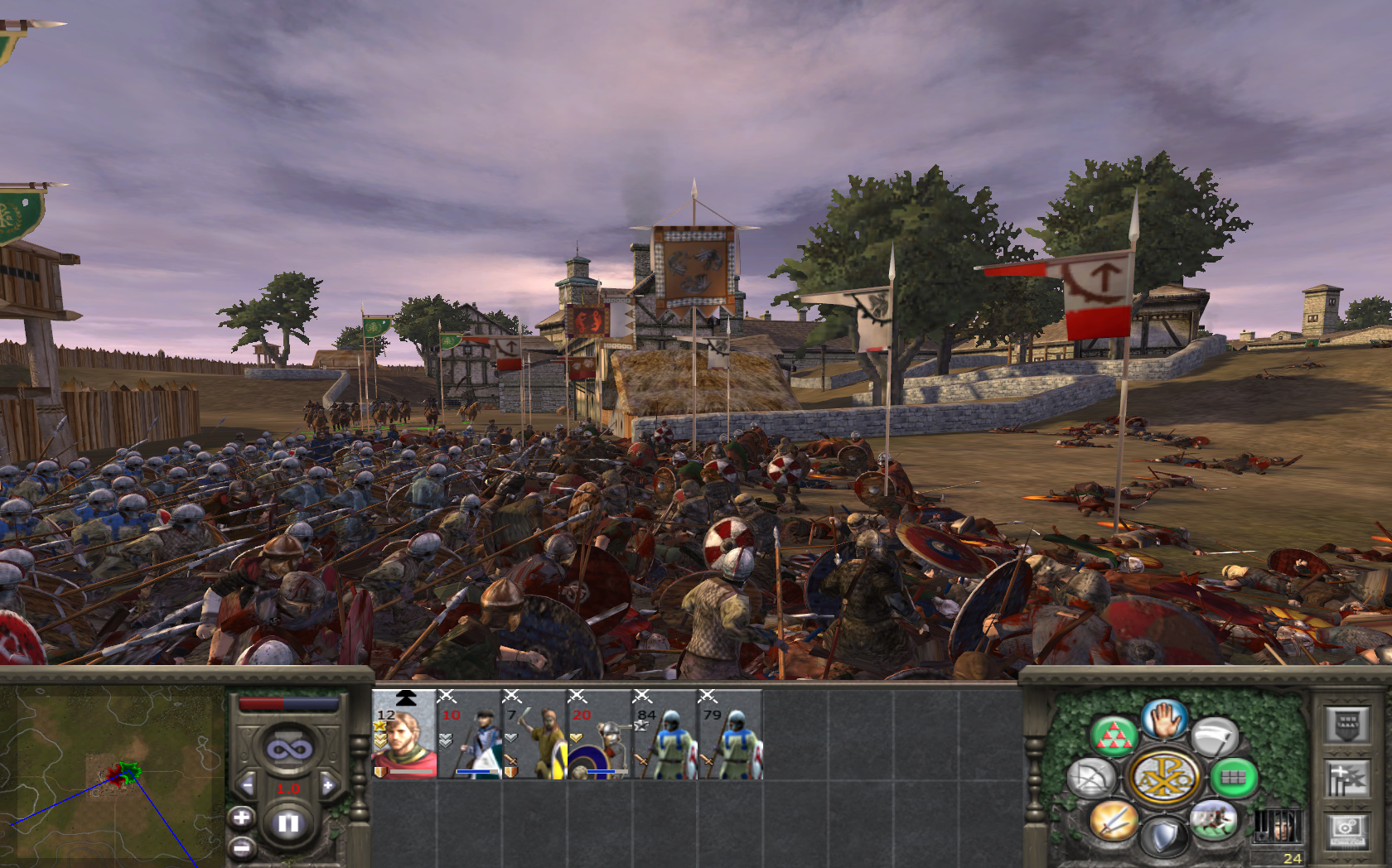Screen dimensions: 1392x868
Task: Increase the battle game speed
Action: (x=328, y=785)
